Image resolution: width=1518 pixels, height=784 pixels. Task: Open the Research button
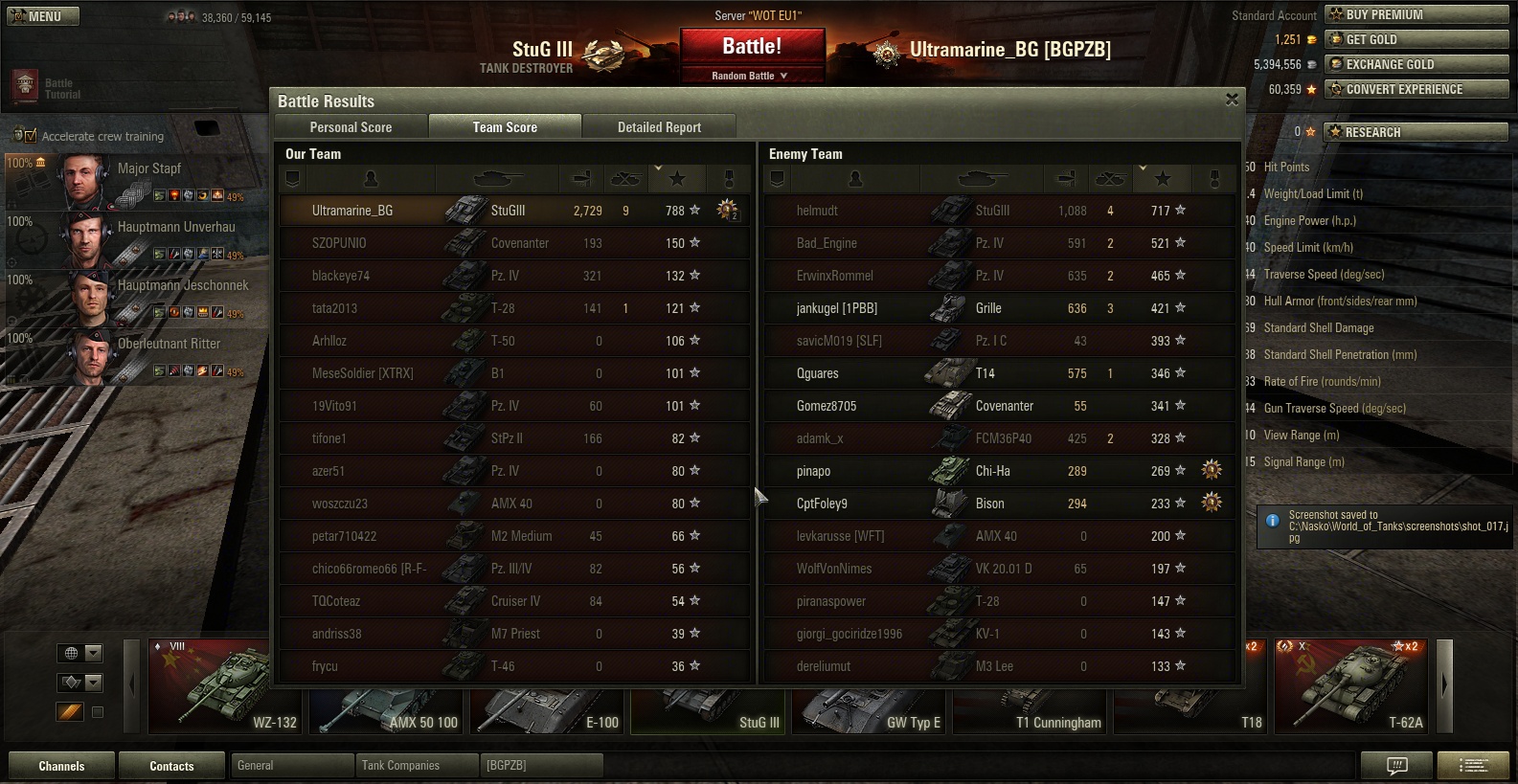(x=1416, y=132)
